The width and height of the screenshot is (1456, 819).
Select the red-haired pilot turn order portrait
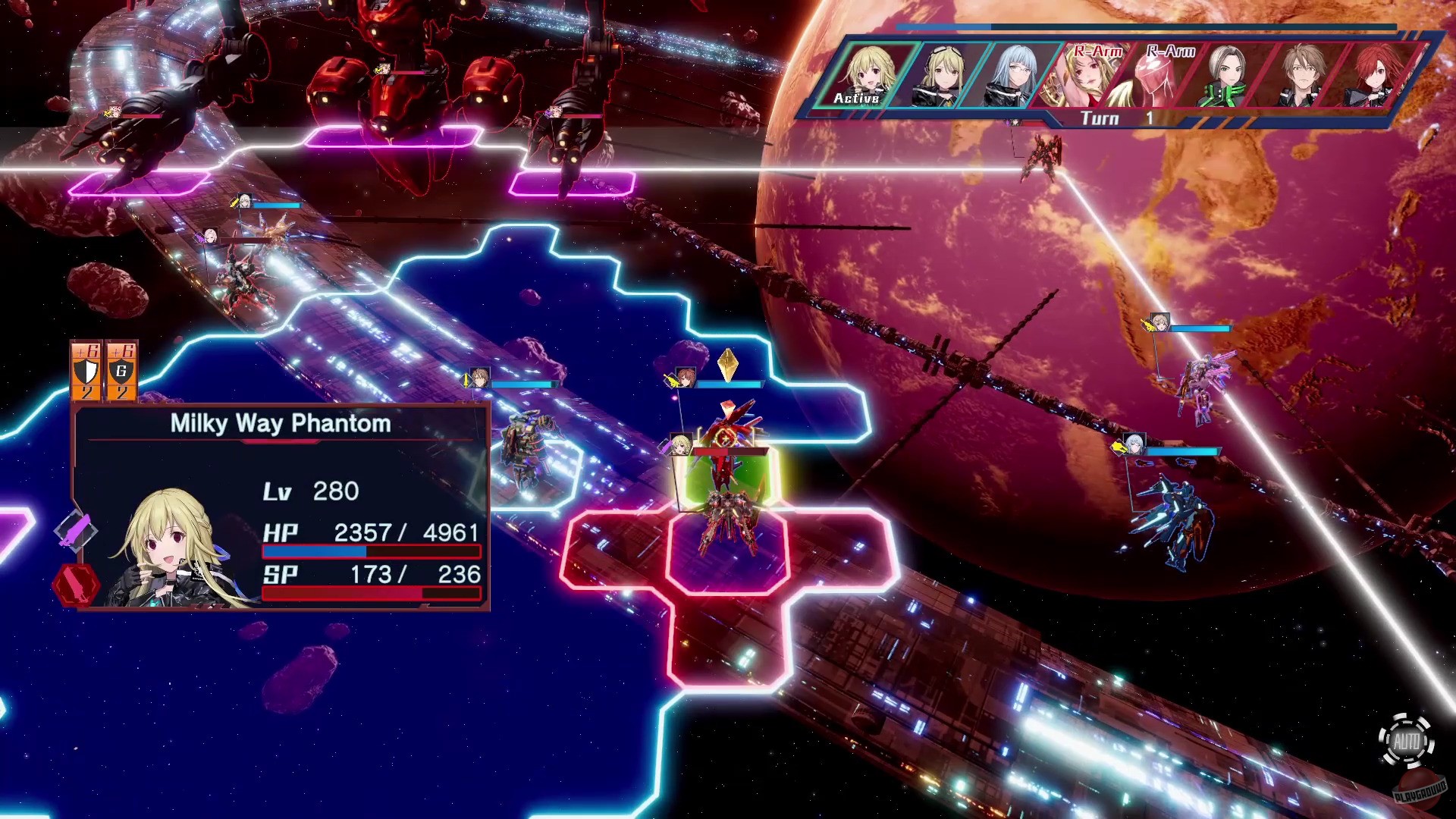pyautogui.click(x=1371, y=76)
